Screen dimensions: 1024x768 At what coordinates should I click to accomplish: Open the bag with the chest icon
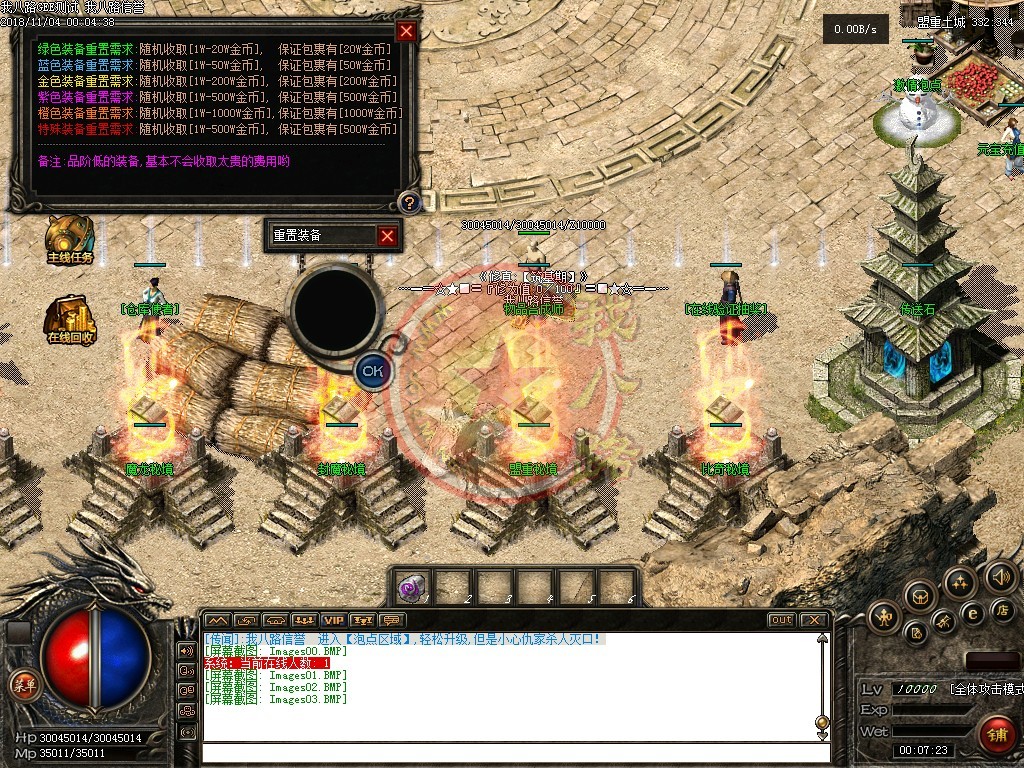coord(920,597)
